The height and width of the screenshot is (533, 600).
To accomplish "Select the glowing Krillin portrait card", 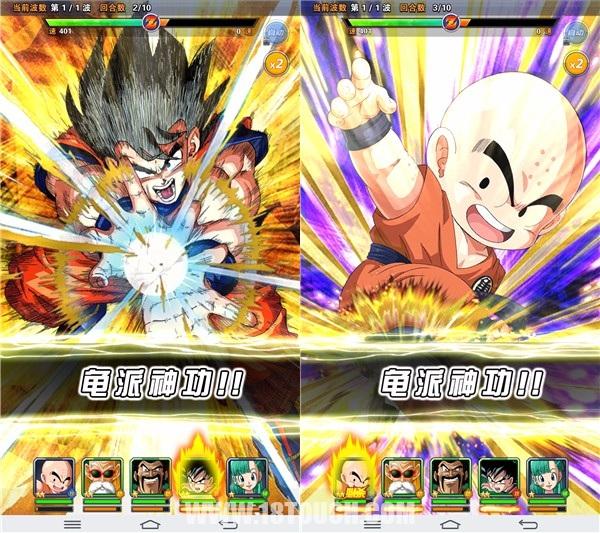I will pos(352,476).
